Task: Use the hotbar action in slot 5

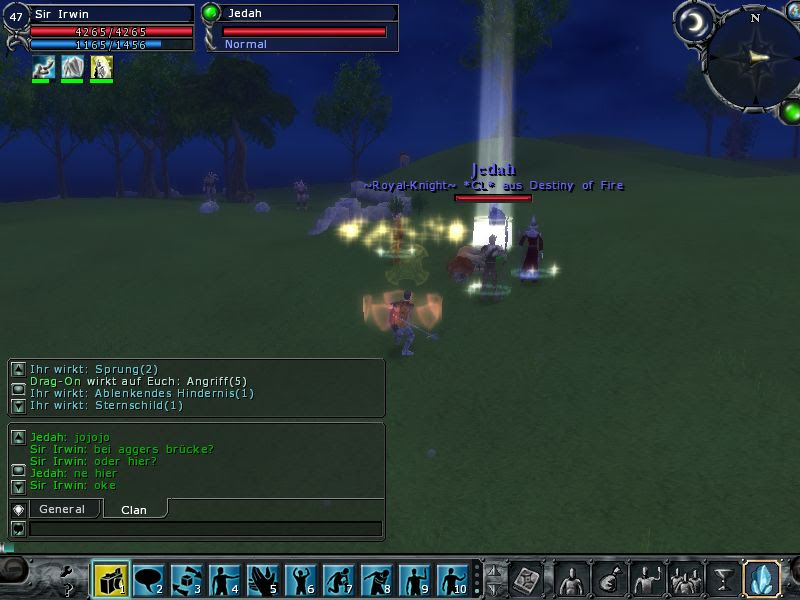Action: tap(263, 580)
